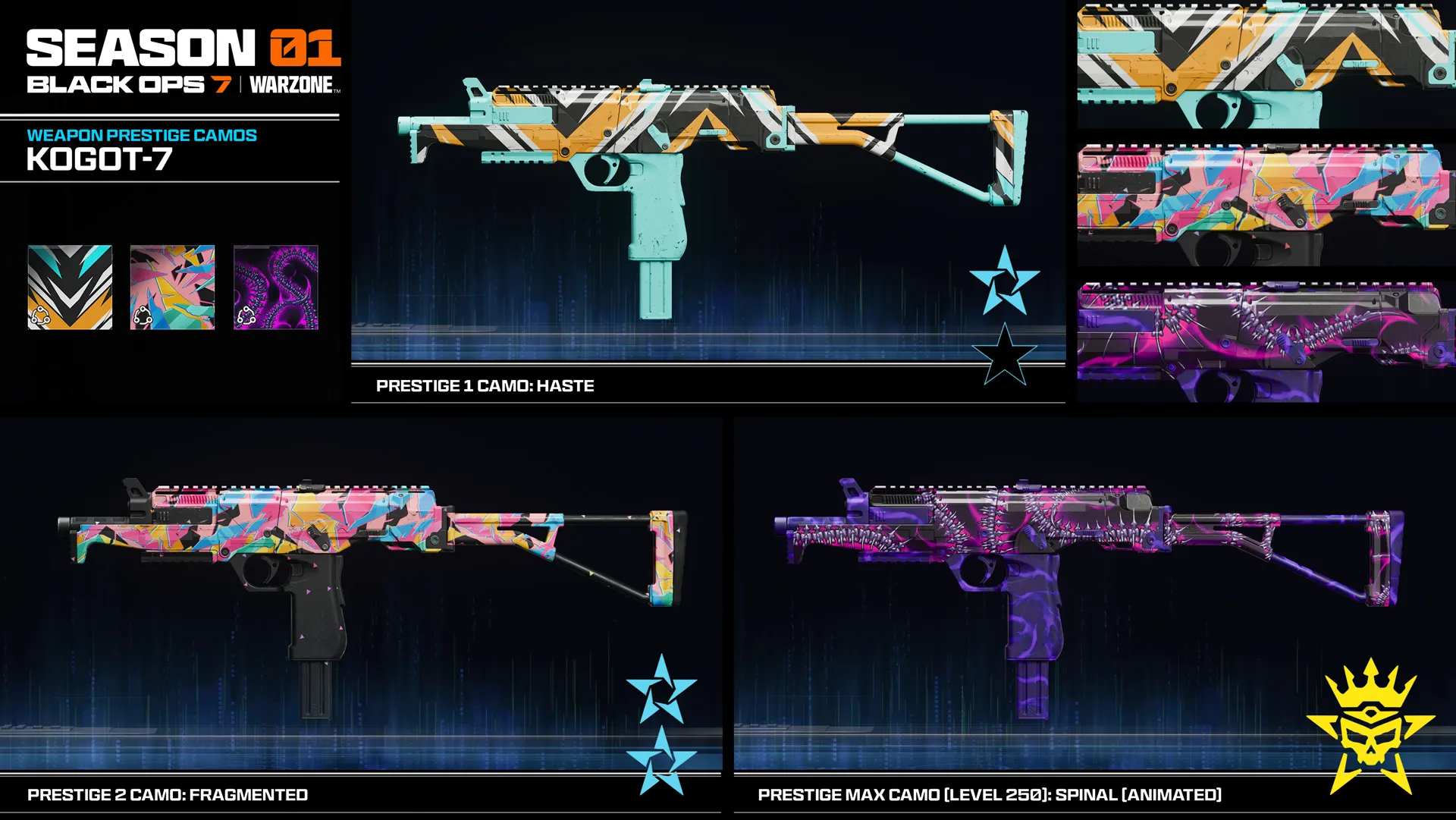The height and width of the screenshot is (820, 1456).
Task: Open the Haste camo close-up preview
Action: point(1265,64)
